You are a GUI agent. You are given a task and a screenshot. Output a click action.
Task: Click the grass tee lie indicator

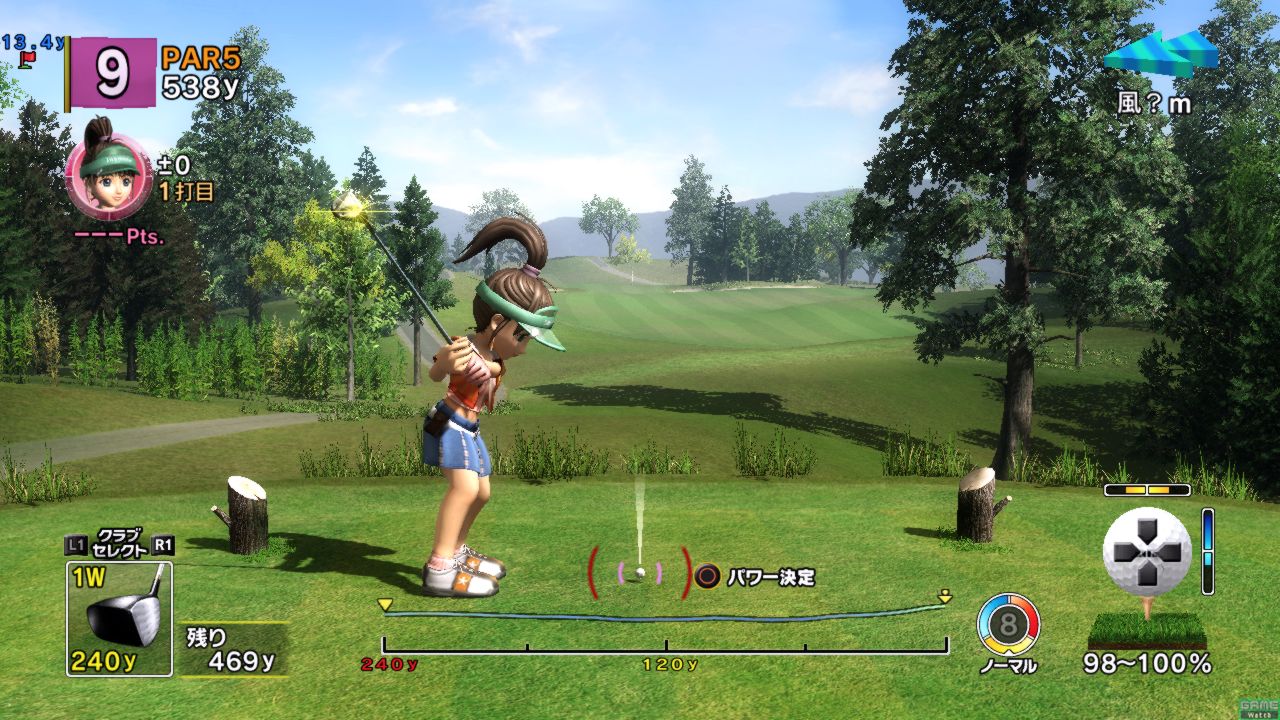(x=1146, y=630)
